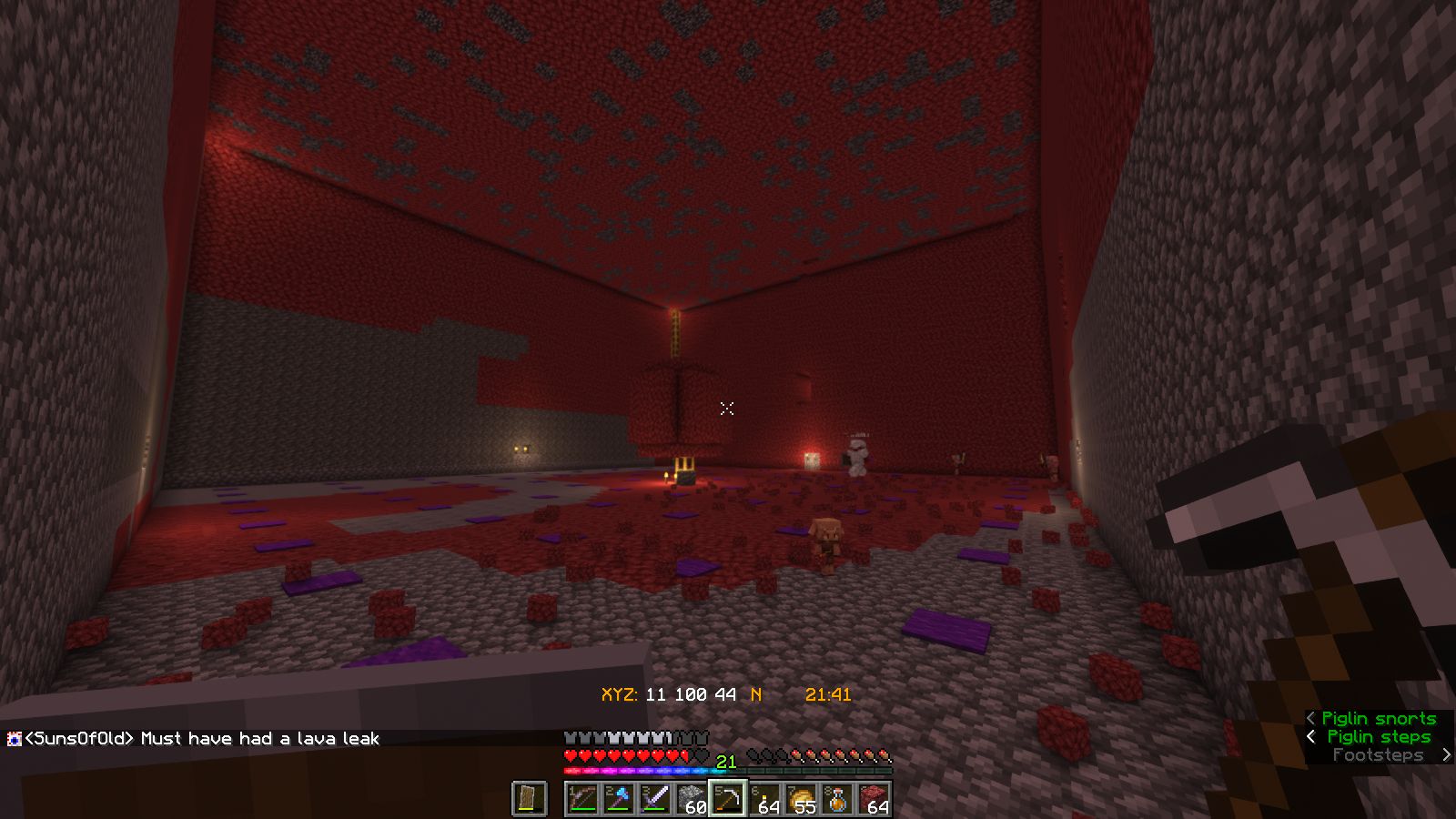The width and height of the screenshot is (1456, 819).
Task: Choose the orange potion hotbar slot
Action: 837,799
